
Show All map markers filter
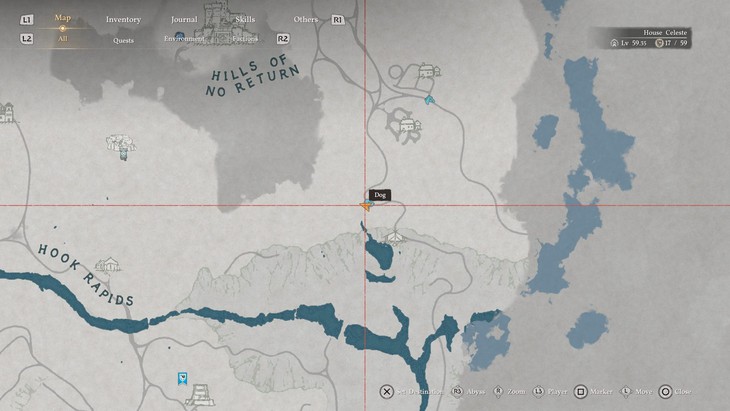(63, 39)
